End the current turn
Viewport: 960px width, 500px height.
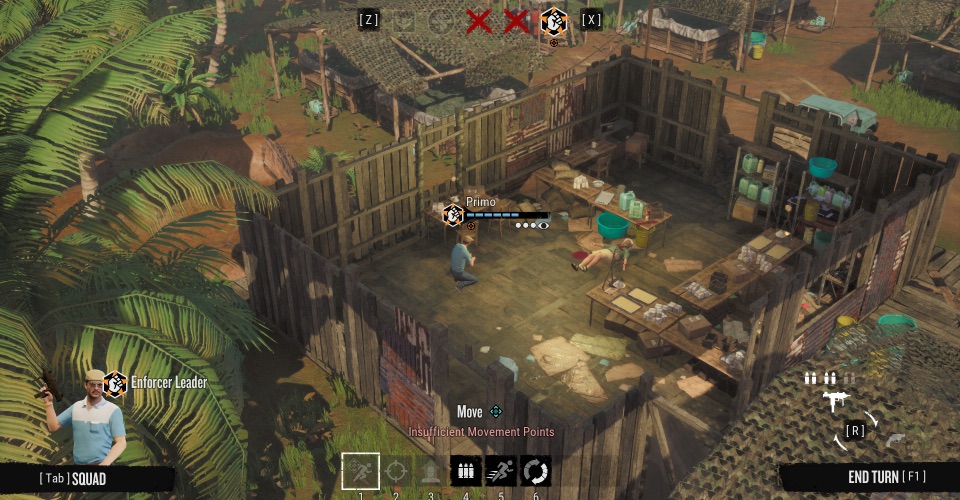pos(870,477)
